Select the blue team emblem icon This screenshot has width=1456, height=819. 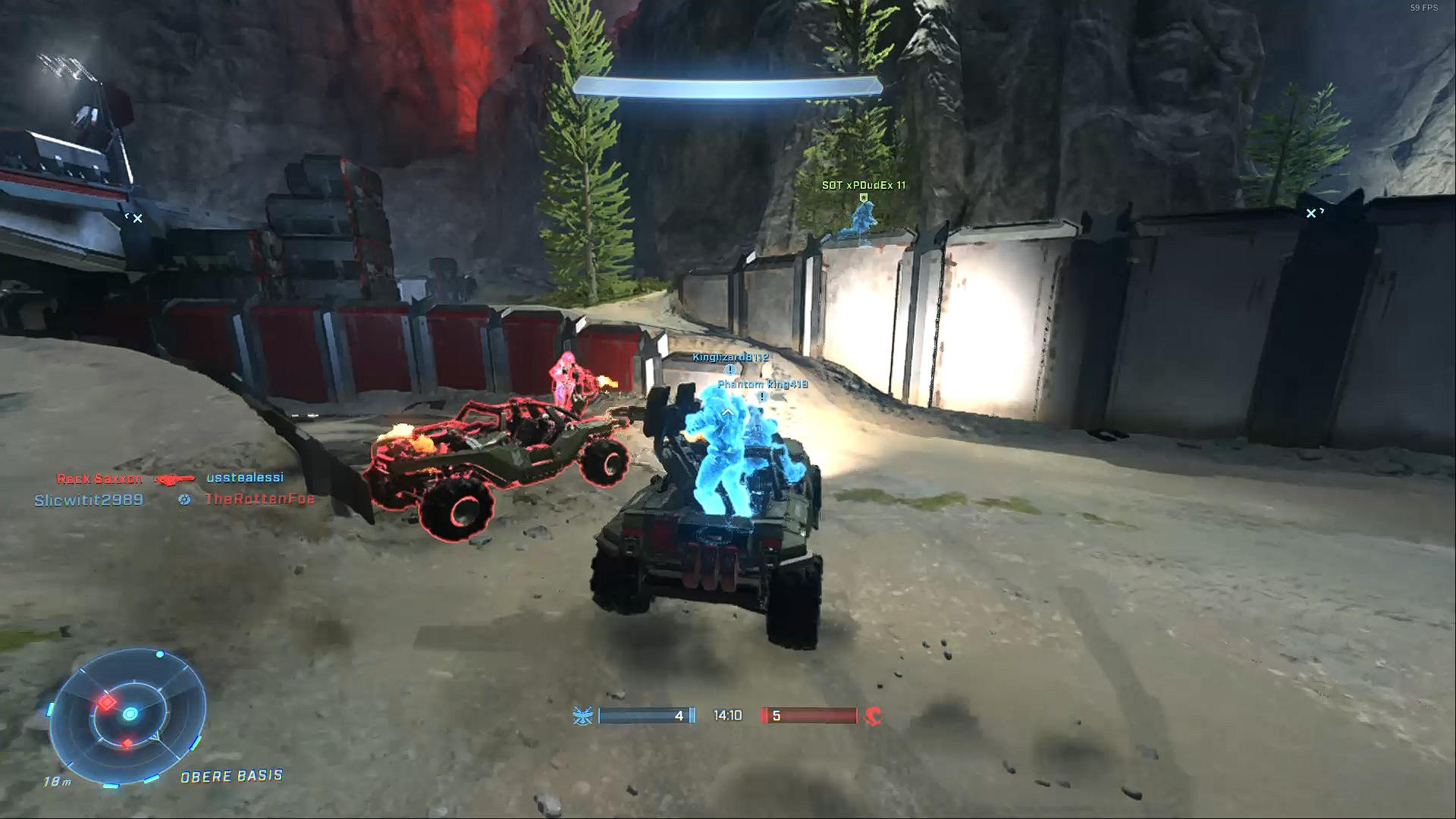[582, 715]
